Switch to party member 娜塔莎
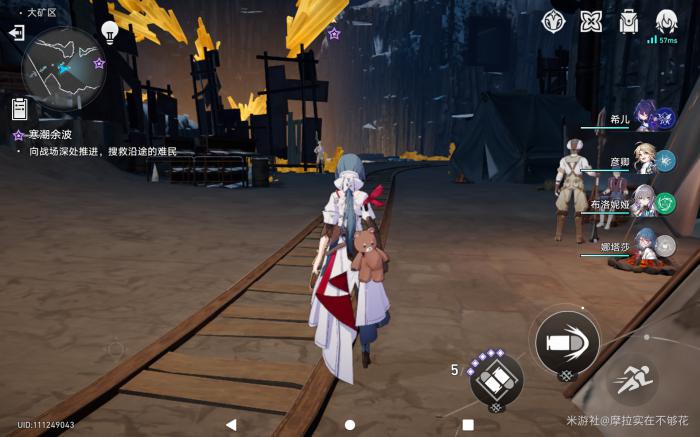 pos(645,246)
